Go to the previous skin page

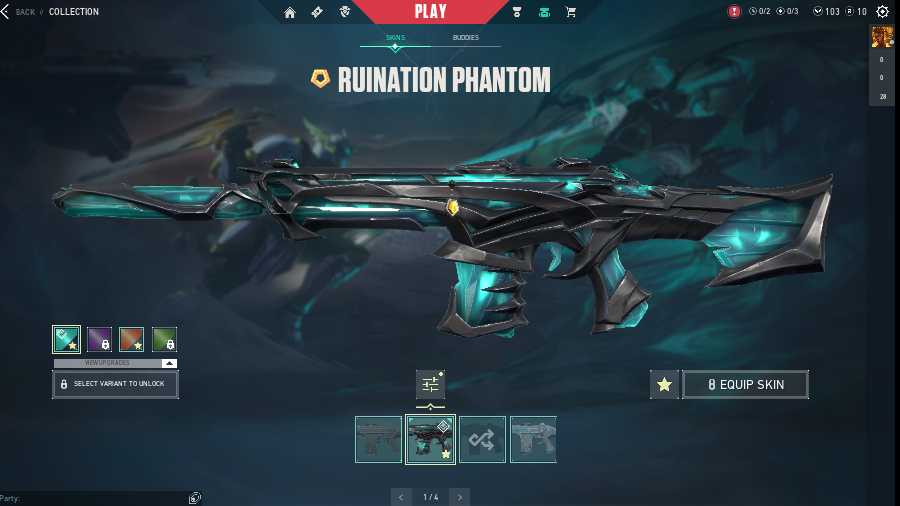tap(401, 497)
